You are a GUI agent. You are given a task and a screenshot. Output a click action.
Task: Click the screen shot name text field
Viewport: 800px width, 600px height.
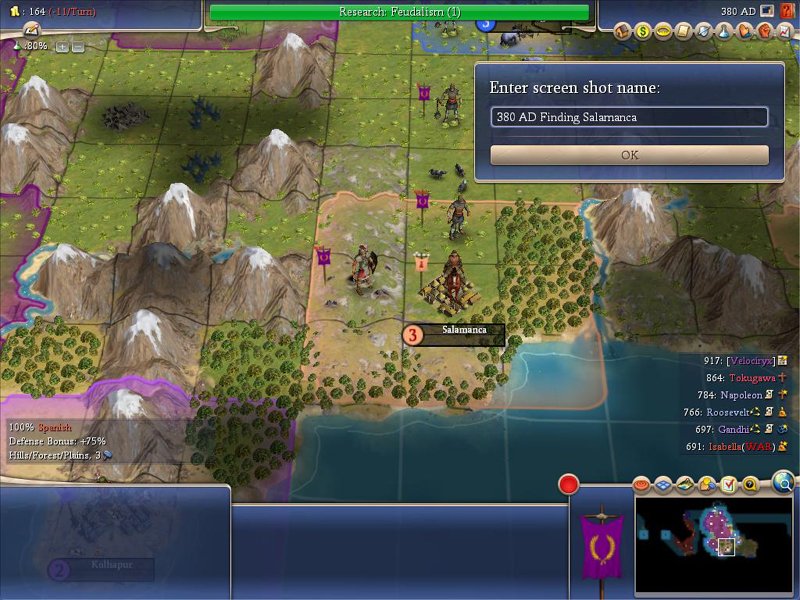coord(629,117)
